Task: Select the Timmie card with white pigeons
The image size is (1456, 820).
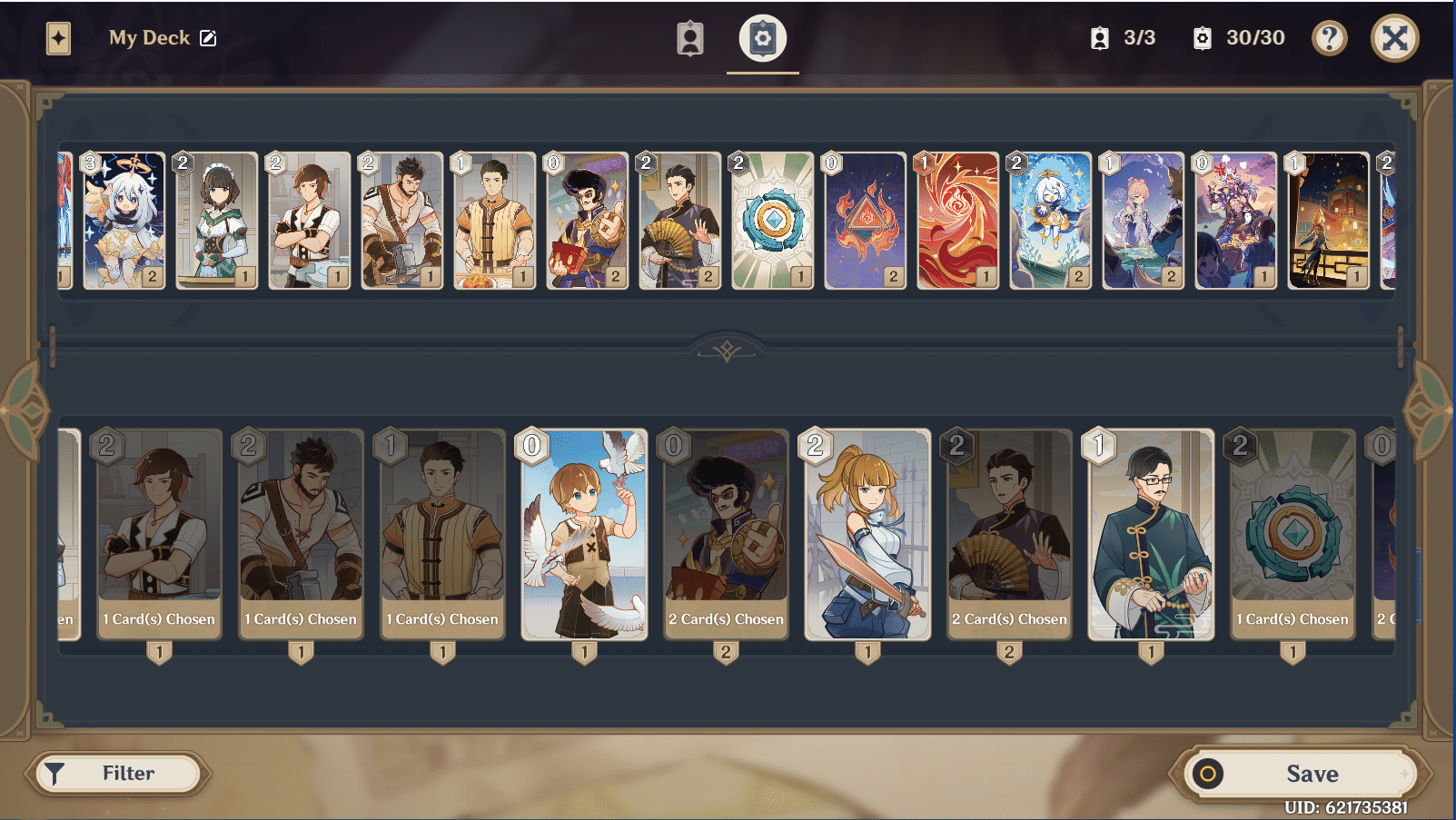Action: (x=583, y=536)
